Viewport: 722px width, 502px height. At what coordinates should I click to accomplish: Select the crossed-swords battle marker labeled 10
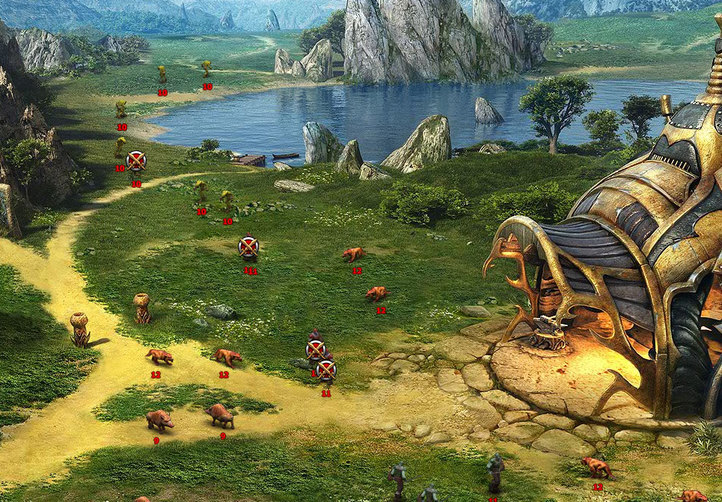(136, 160)
